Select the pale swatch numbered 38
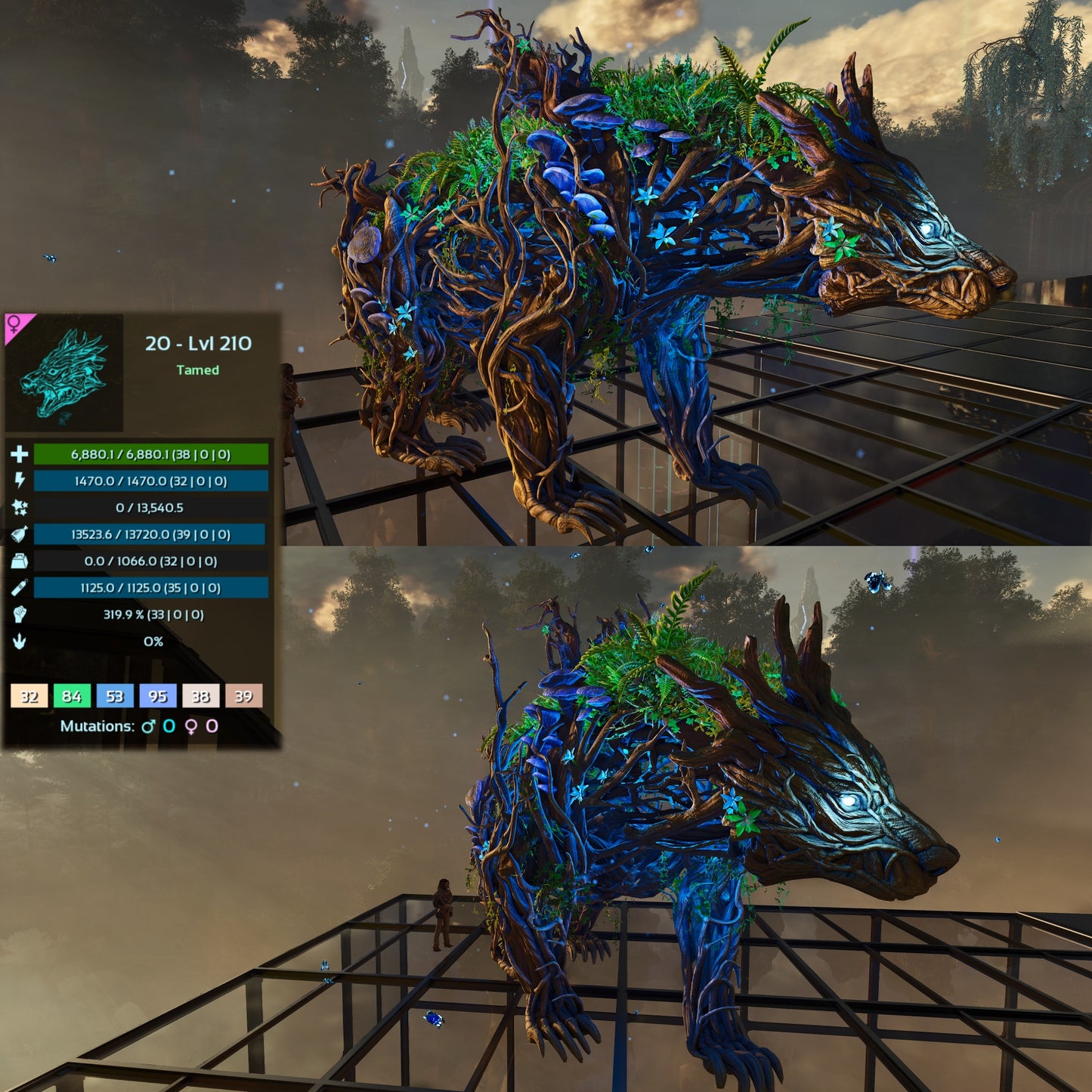The width and height of the screenshot is (1092, 1092). pos(200,696)
